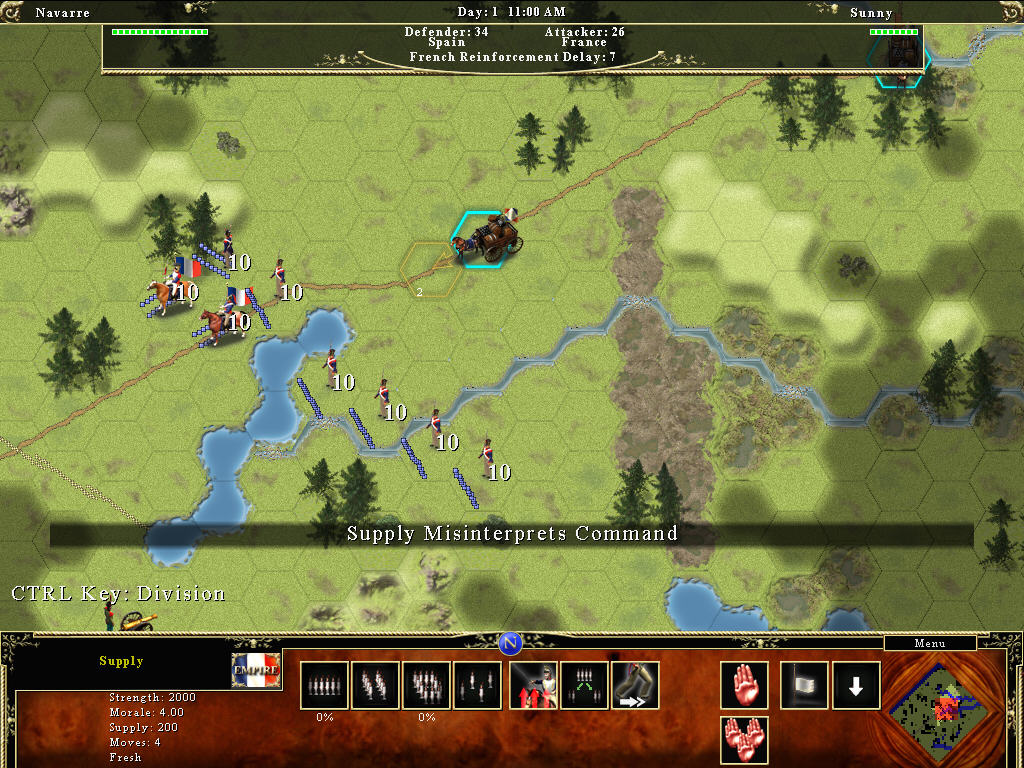This screenshot has height=768, width=1024.
Task: Choose the skirmish spread formation icon
Action: tap(478, 685)
